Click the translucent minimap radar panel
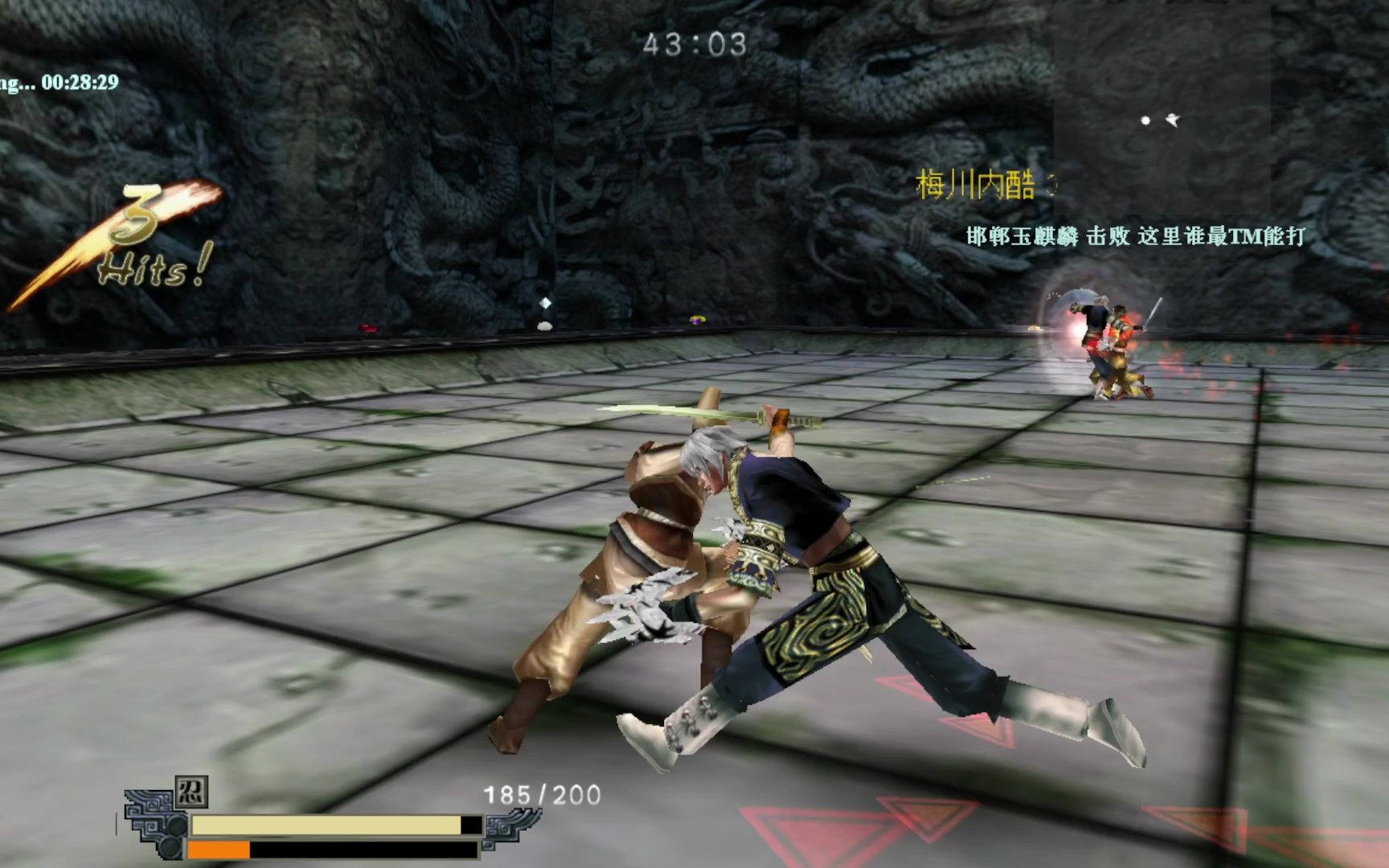The height and width of the screenshot is (868, 1389). point(1162,104)
